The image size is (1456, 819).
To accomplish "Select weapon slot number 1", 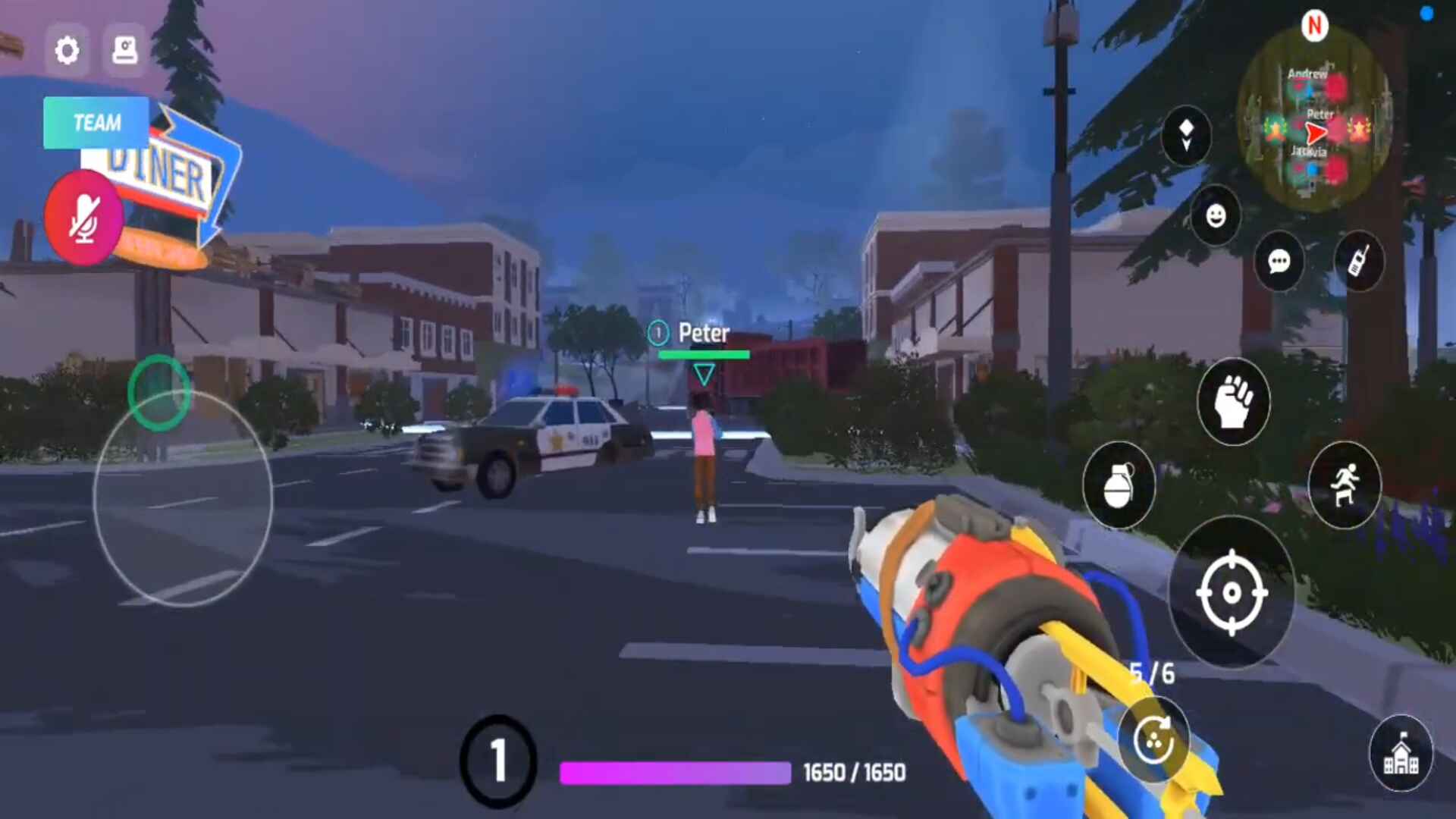I will (x=497, y=760).
